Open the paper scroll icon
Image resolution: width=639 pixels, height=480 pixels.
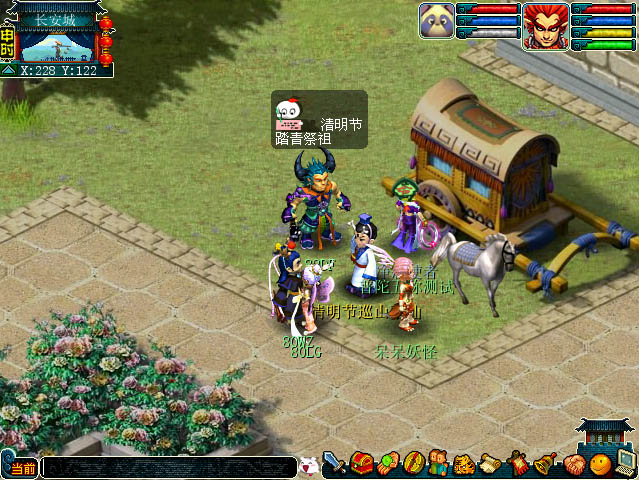(490, 464)
